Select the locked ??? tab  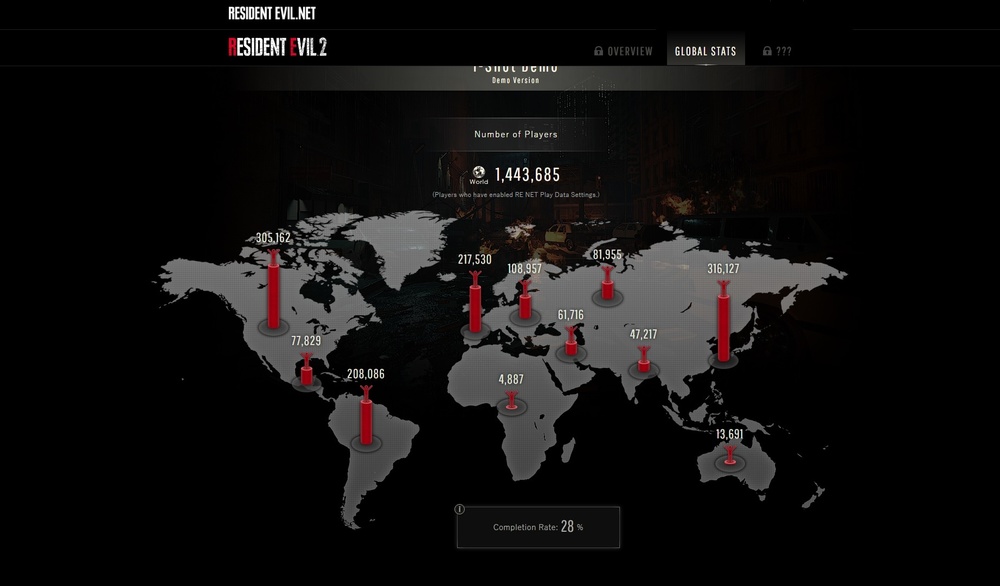pos(777,51)
